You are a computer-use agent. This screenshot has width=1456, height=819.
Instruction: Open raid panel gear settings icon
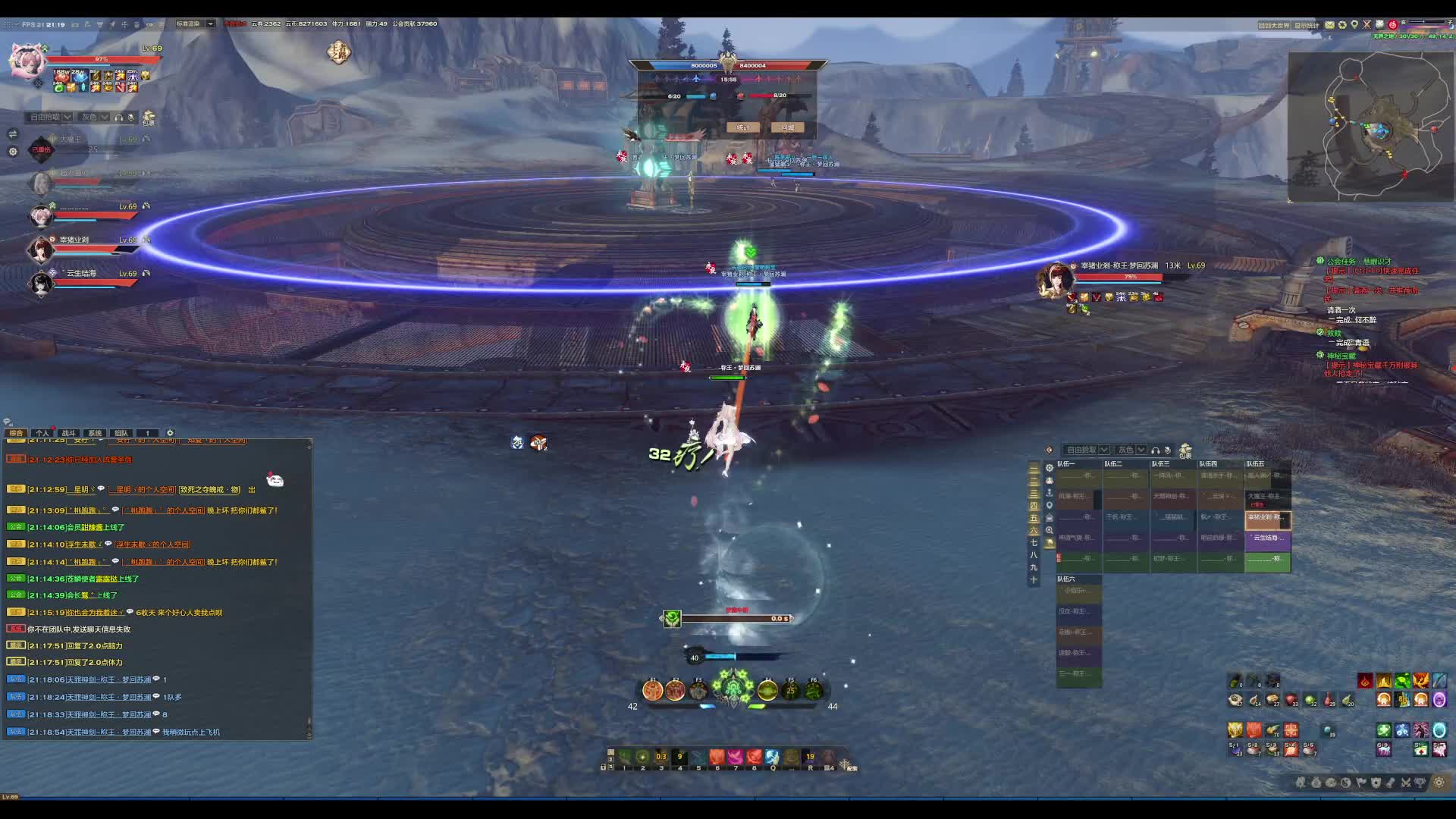(x=1050, y=468)
